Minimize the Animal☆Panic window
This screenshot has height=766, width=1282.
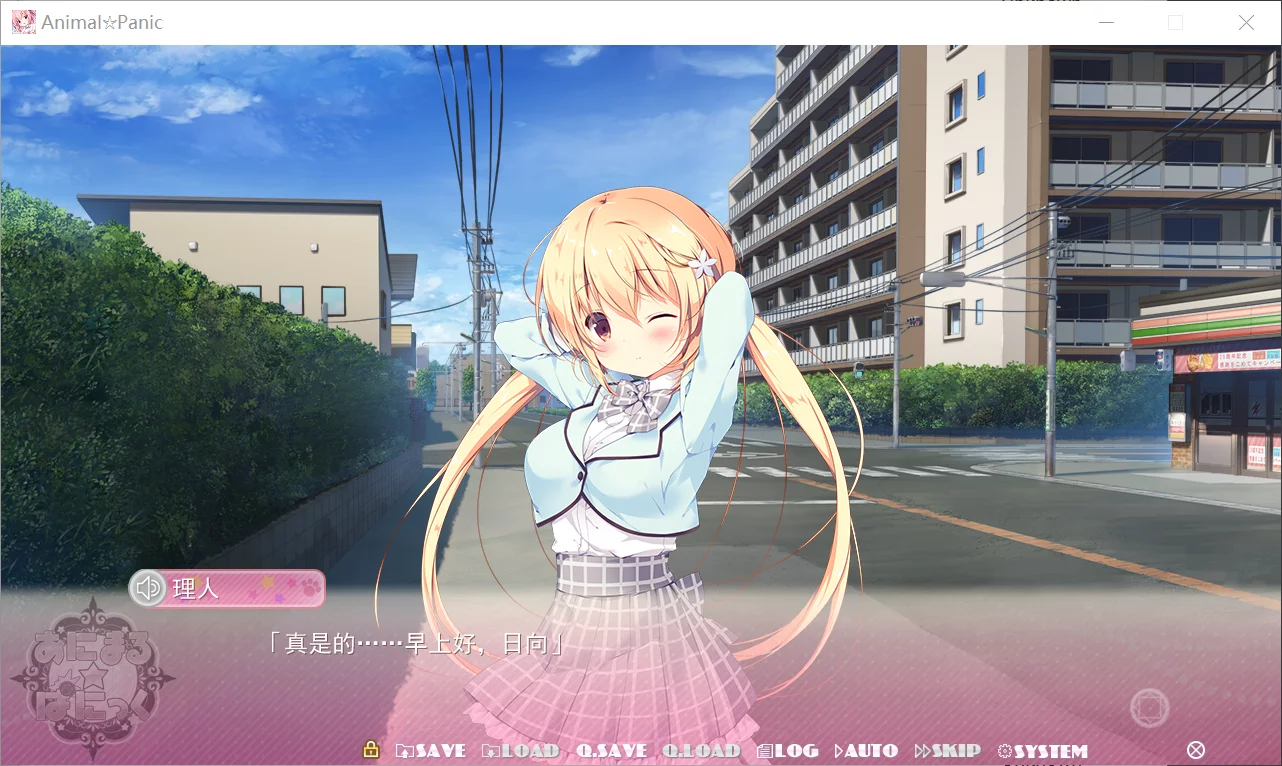1106,21
